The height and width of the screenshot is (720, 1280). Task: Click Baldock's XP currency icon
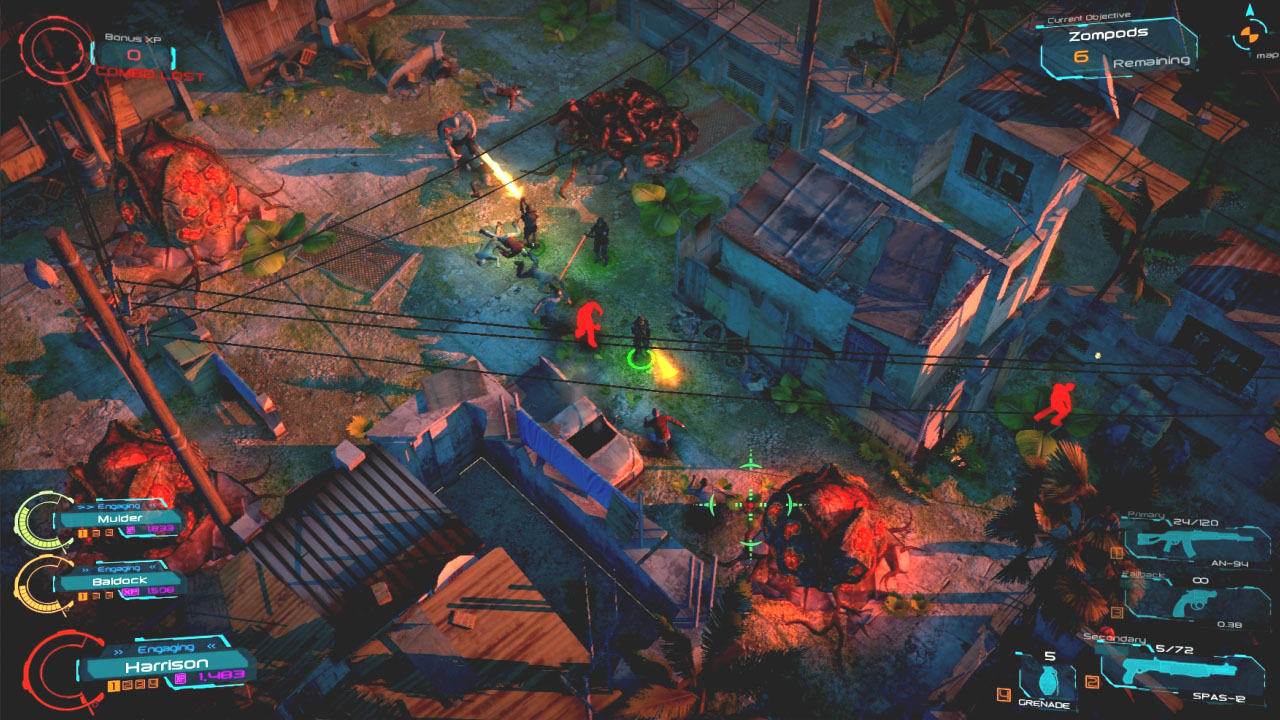point(131,593)
